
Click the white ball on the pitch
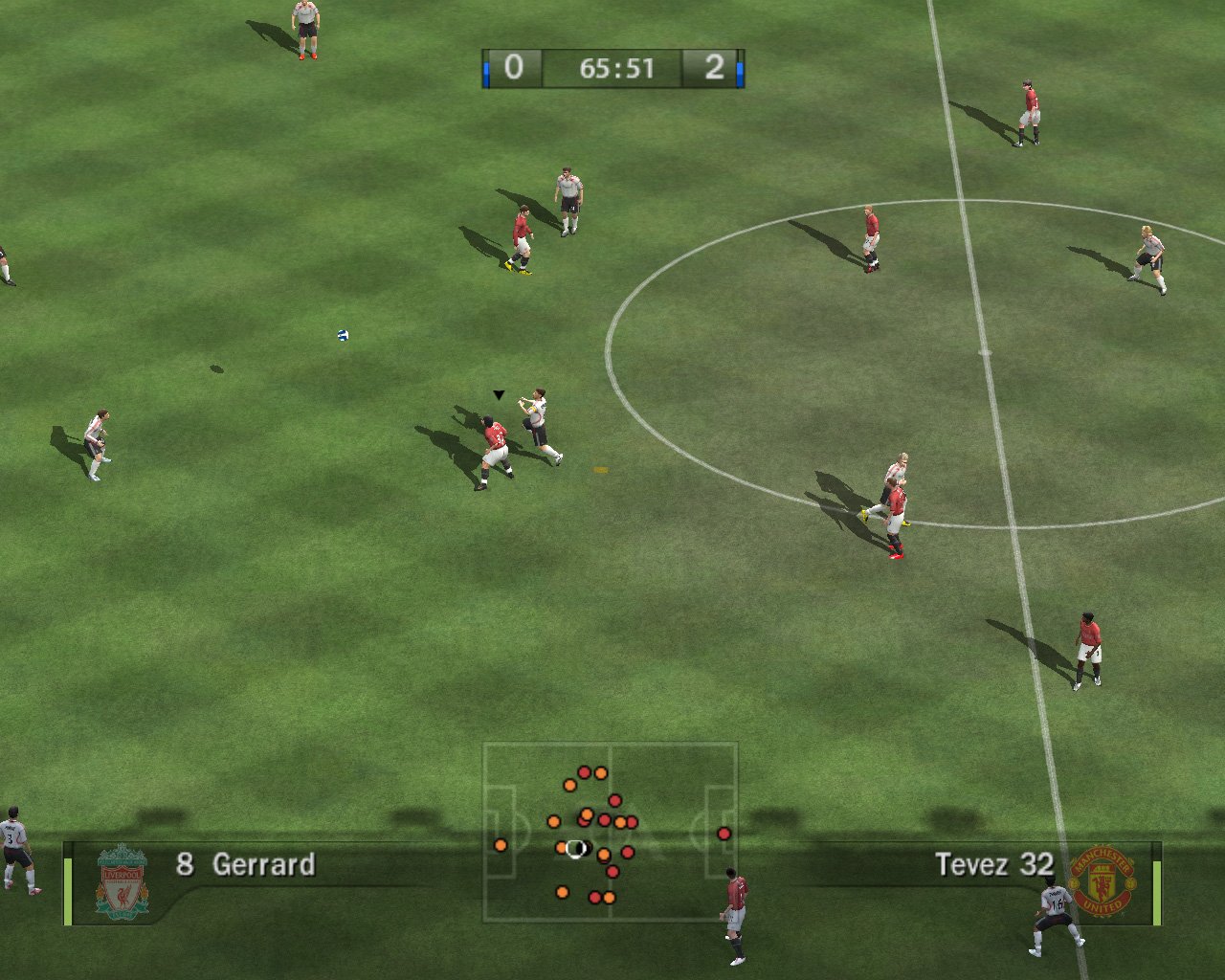(x=342, y=336)
